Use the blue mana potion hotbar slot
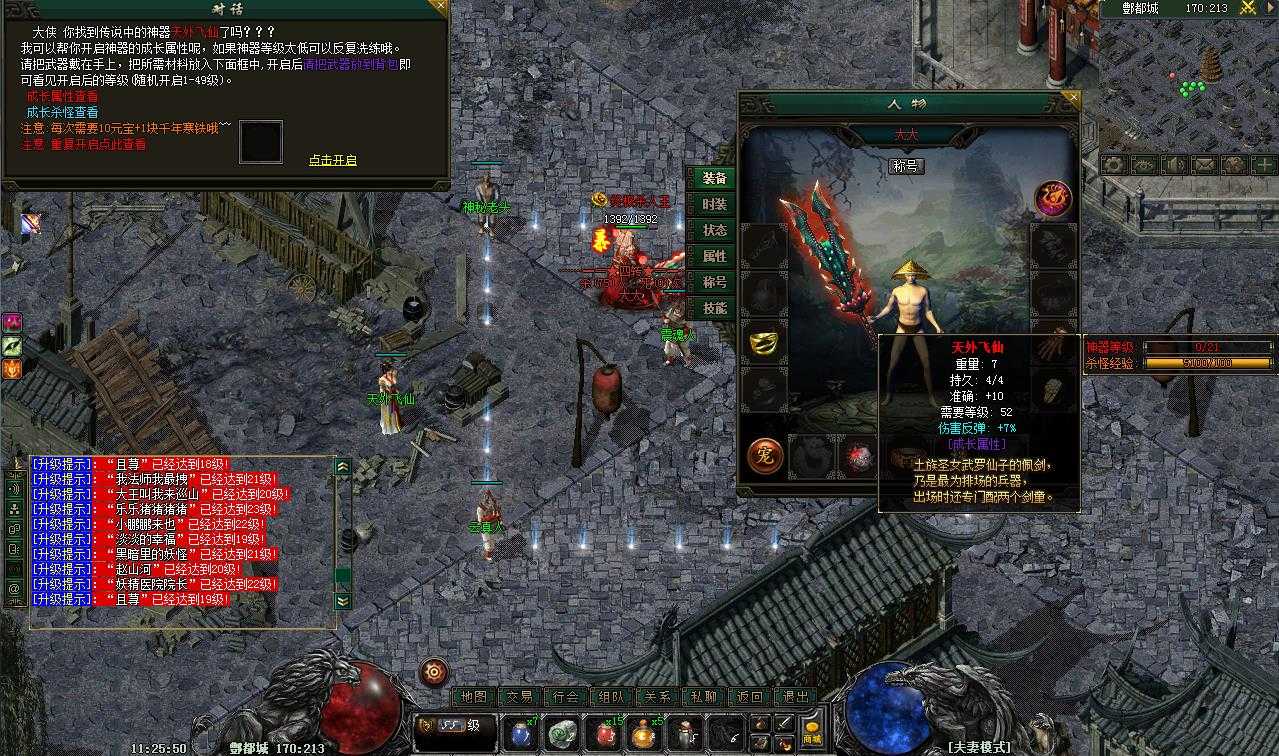 (x=520, y=733)
